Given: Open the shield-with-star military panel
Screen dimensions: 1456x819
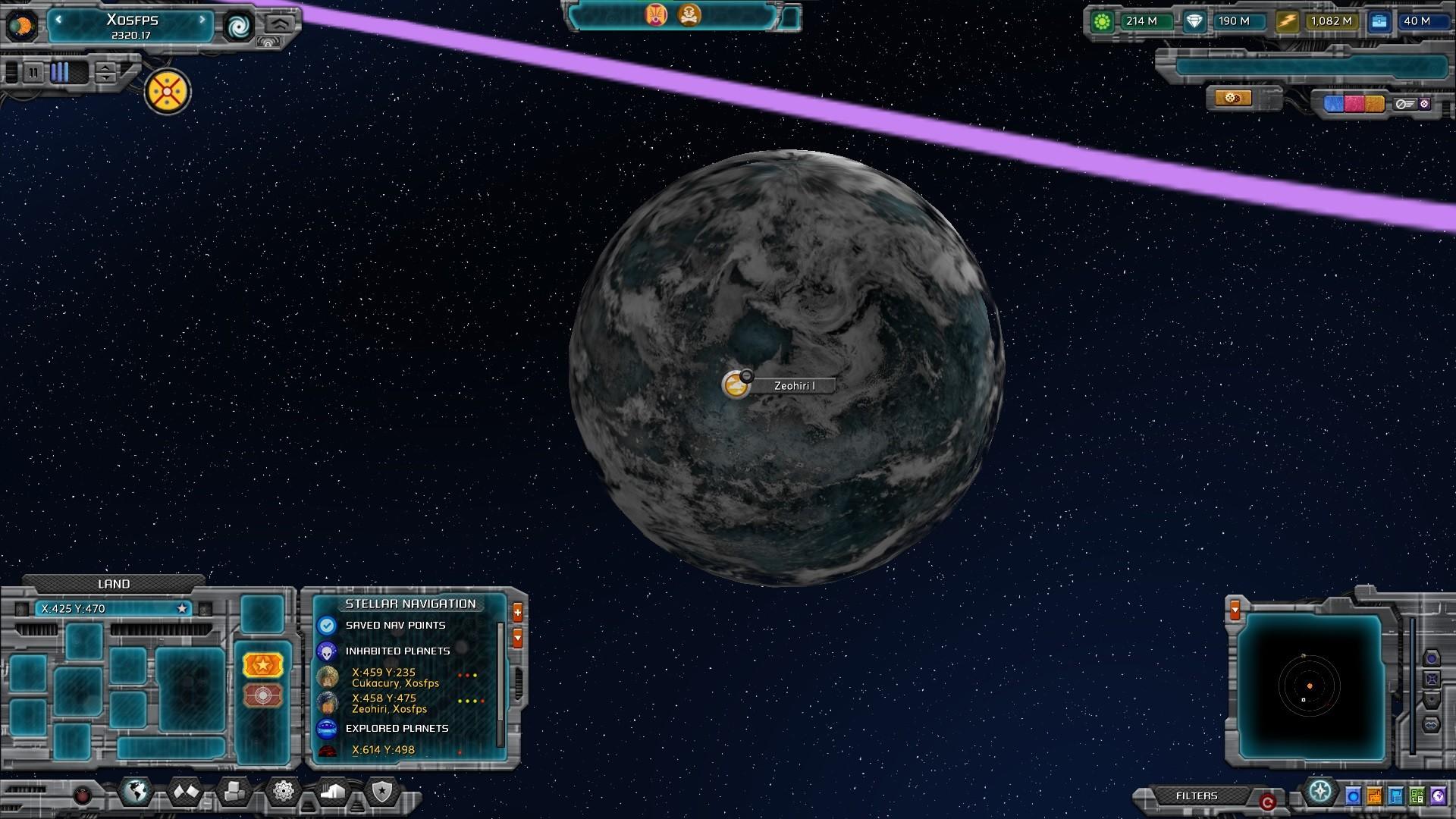Looking at the screenshot, I should 383,791.
